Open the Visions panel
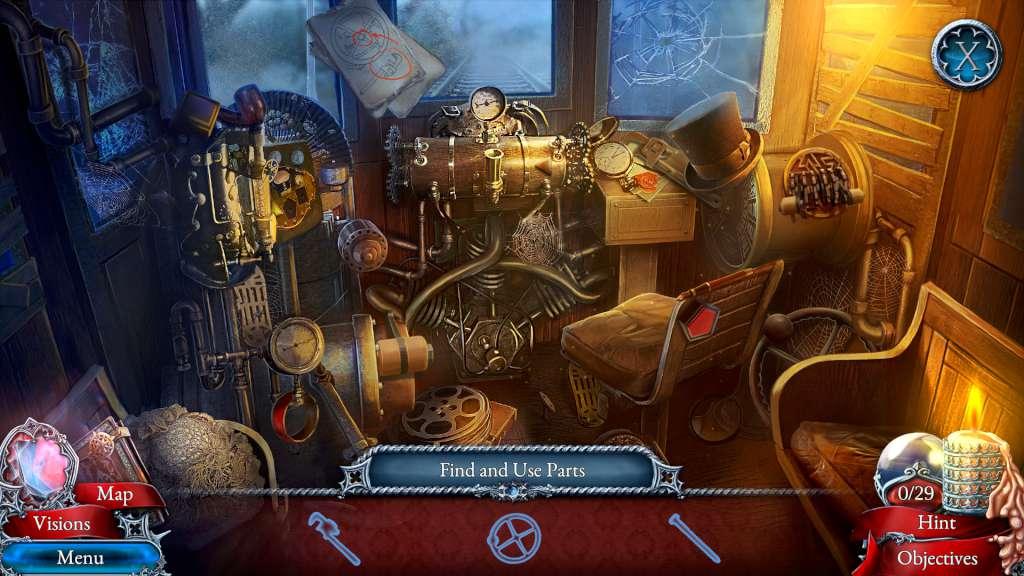The image size is (1024, 576). coord(61,523)
